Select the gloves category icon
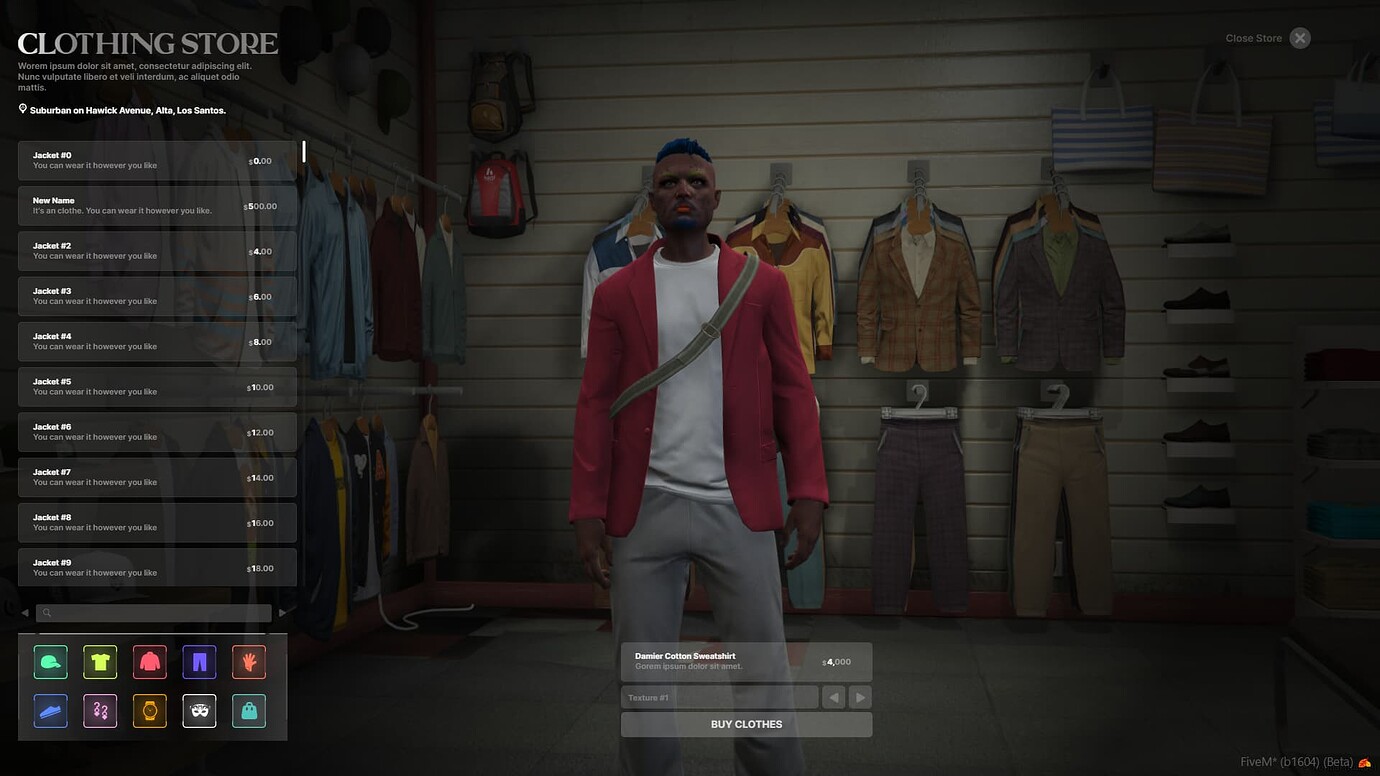1380x776 pixels. [x=248, y=661]
